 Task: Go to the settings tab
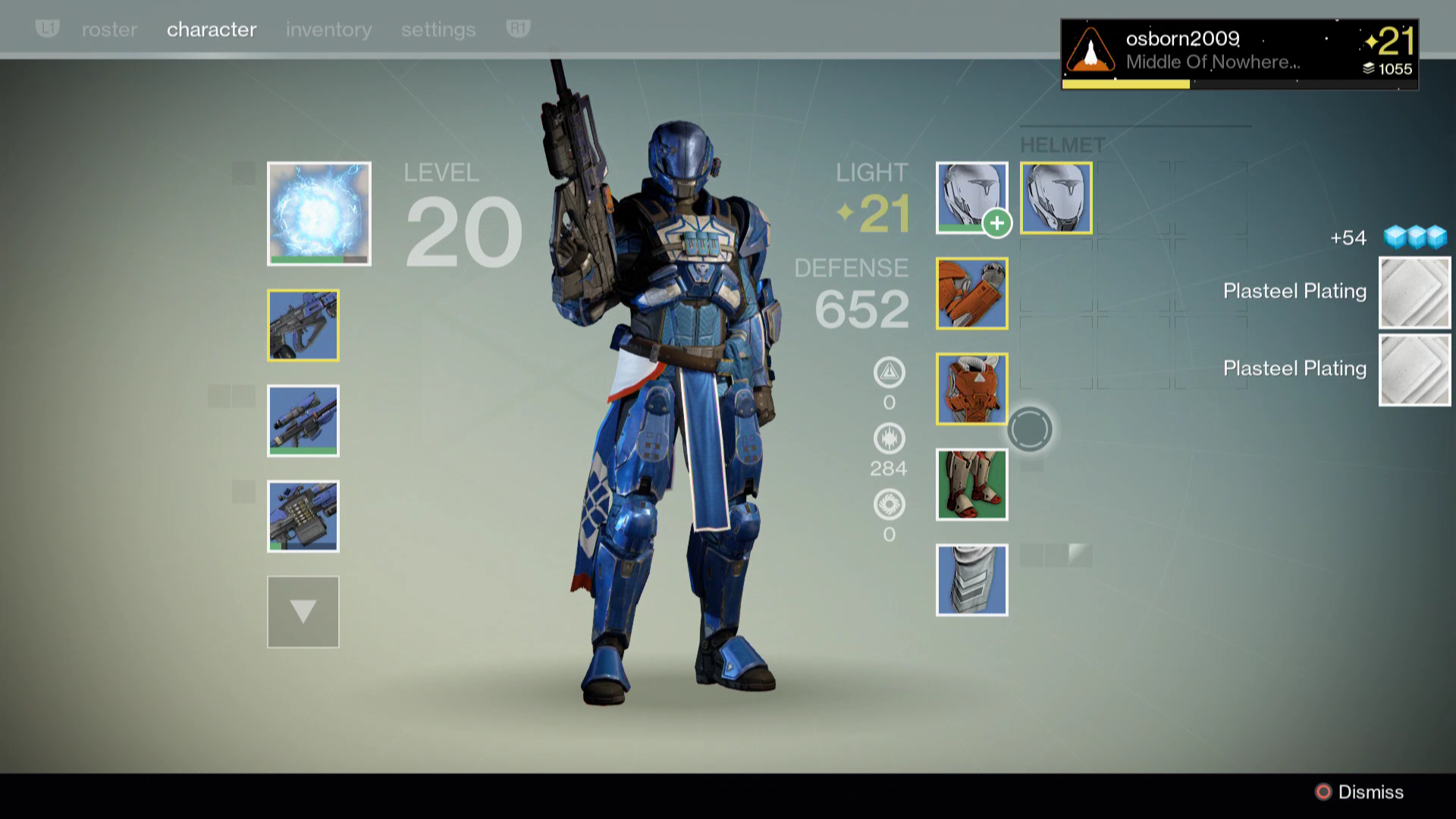[x=438, y=30]
